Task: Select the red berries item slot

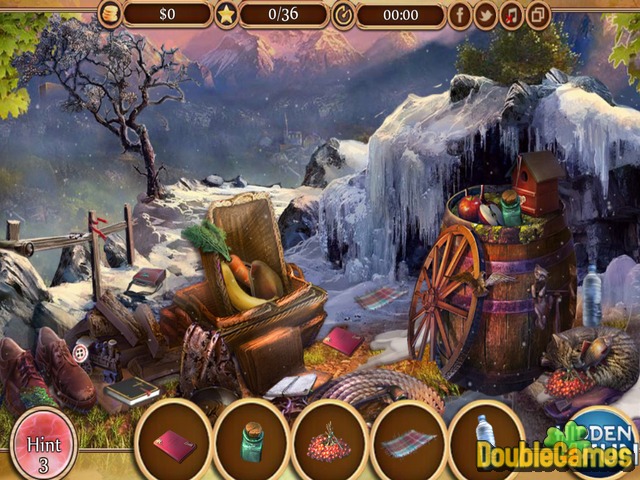Action: (x=330, y=442)
